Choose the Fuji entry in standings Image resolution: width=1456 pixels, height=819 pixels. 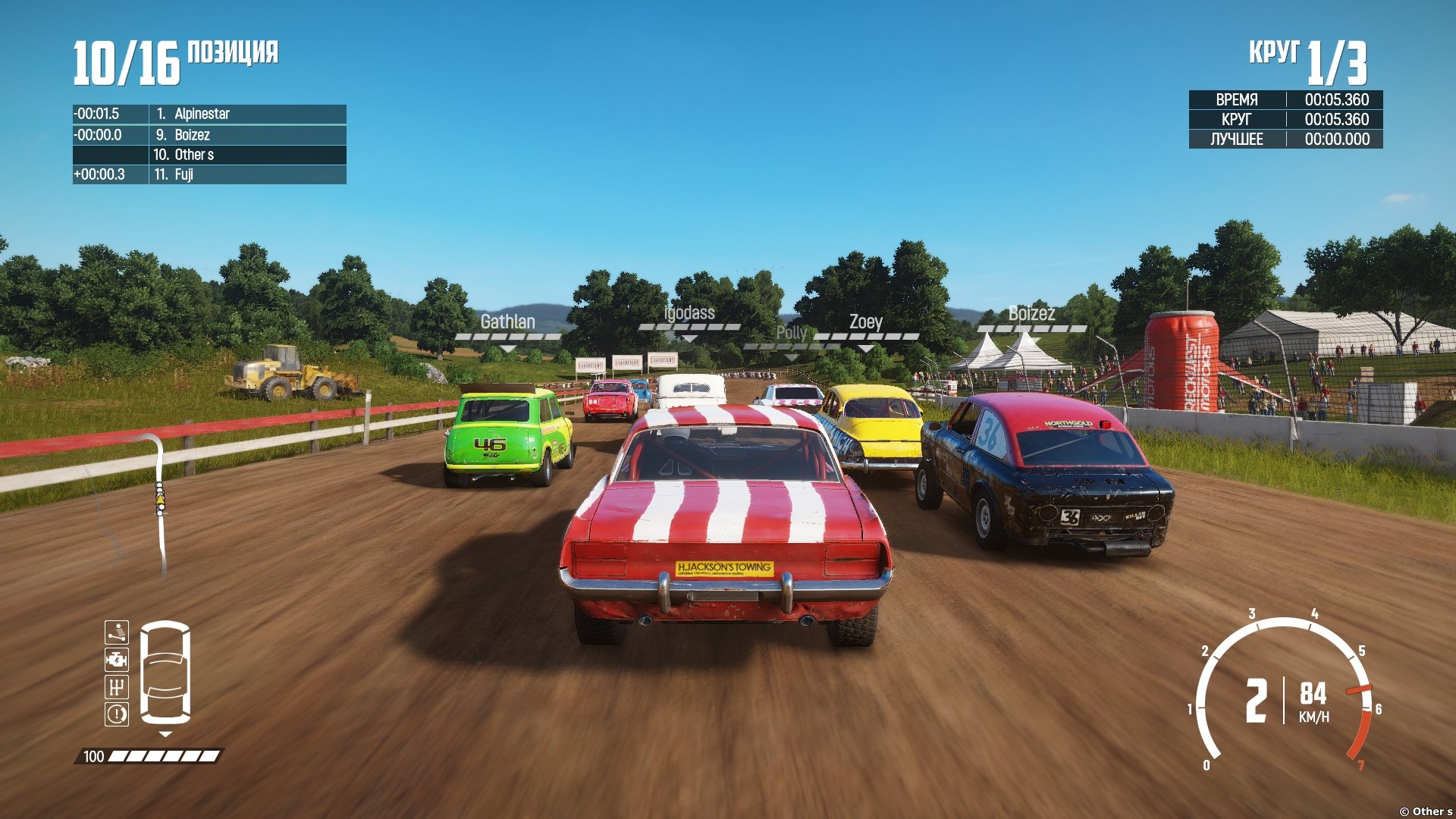pyautogui.click(x=209, y=174)
